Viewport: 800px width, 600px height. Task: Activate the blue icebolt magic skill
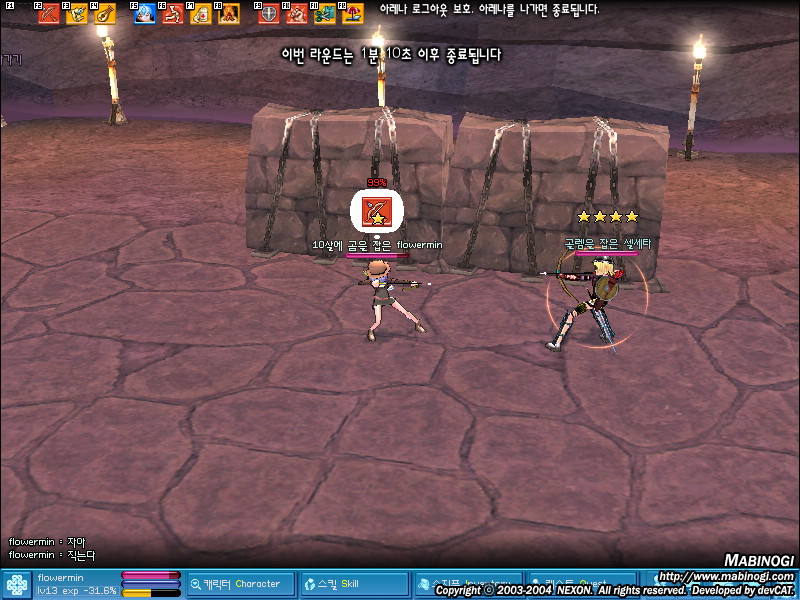pyautogui.click(x=145, y=14)
